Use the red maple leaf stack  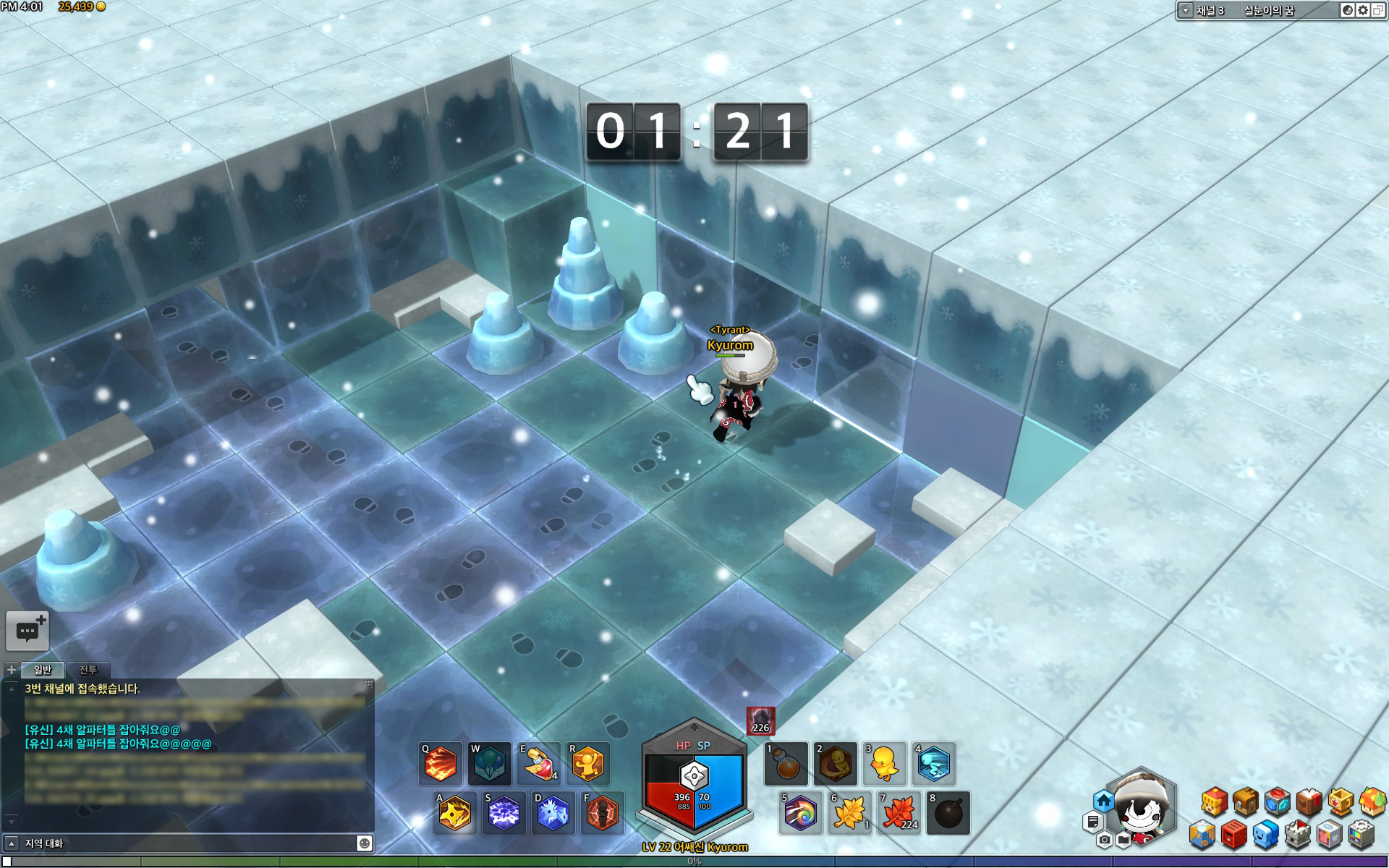pos(899,813)
